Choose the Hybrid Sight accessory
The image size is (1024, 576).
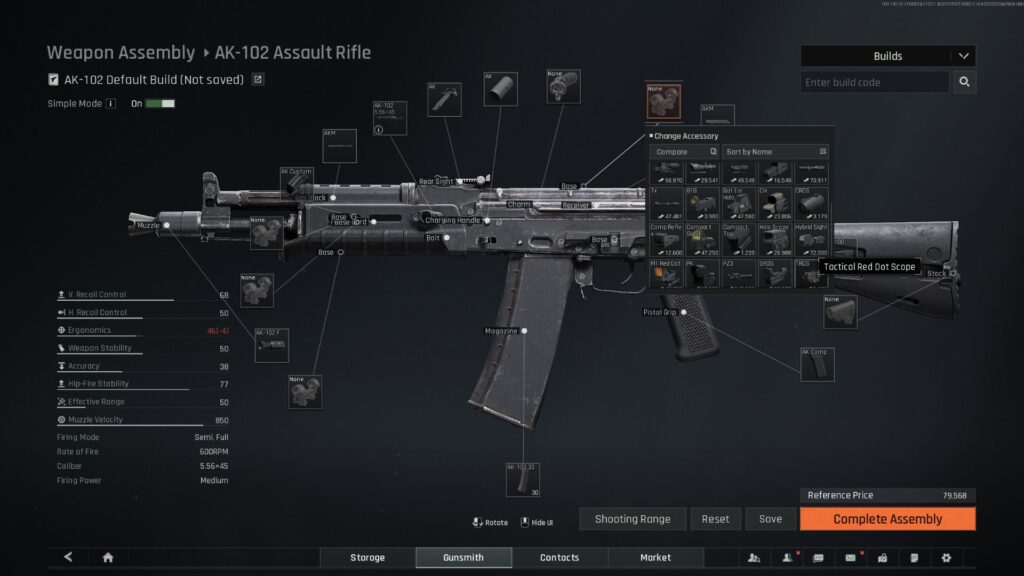811,239
